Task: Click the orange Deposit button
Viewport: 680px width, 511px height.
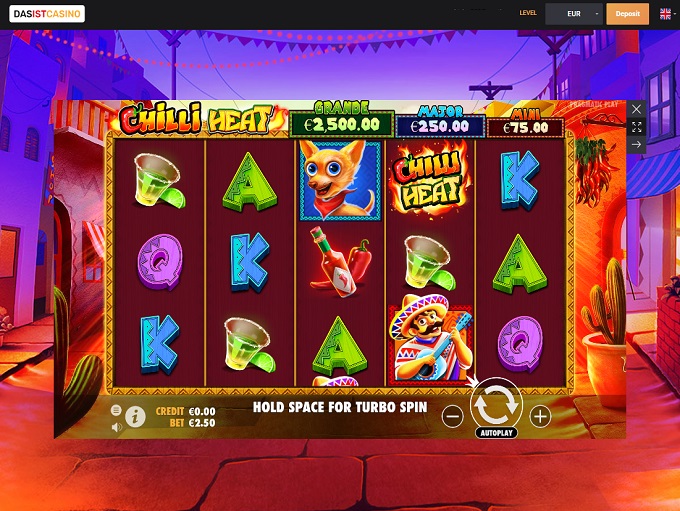Action: [x=628, y=14]
